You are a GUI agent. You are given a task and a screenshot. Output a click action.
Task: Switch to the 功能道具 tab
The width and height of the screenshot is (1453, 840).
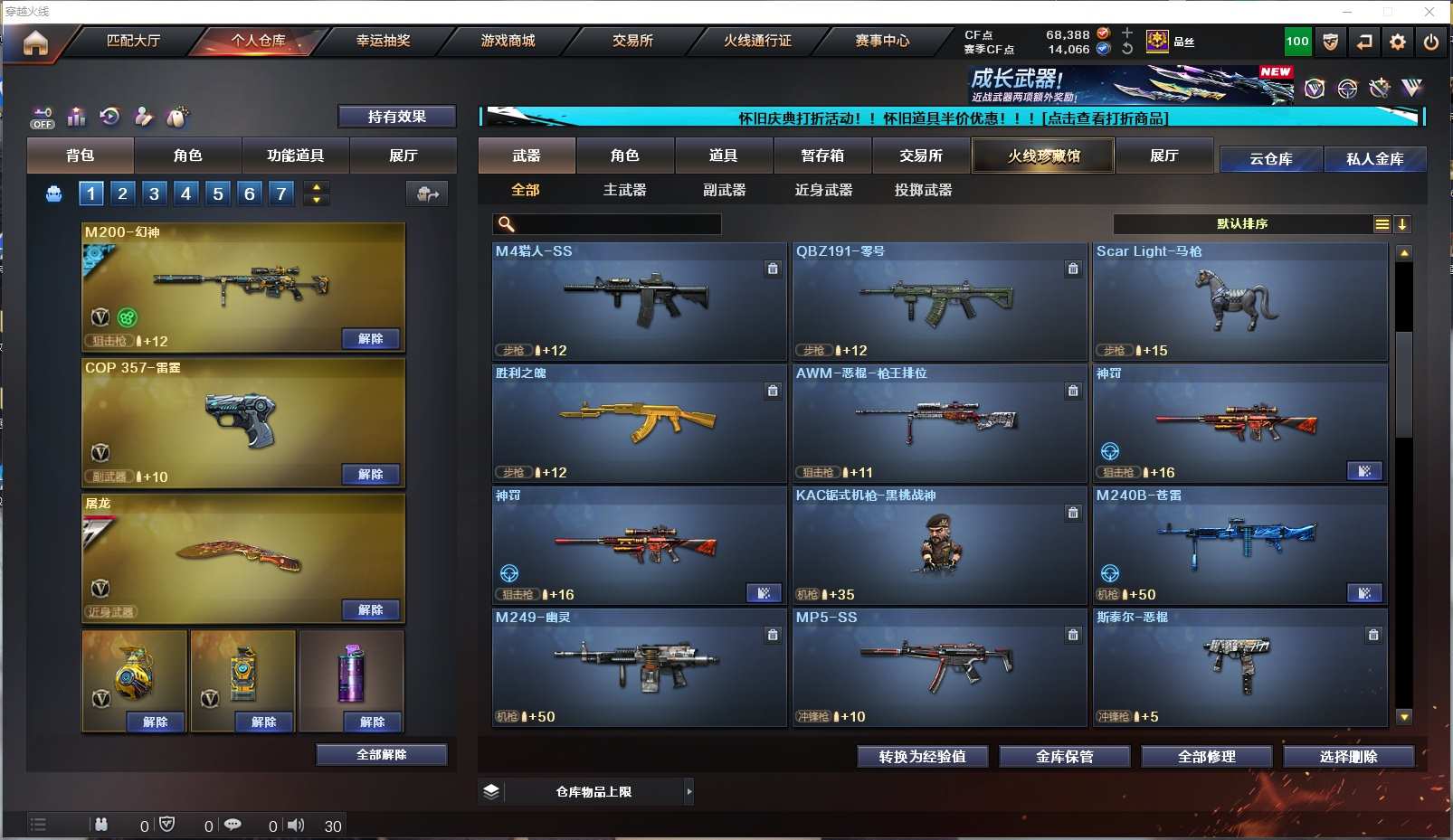point(295,156)
